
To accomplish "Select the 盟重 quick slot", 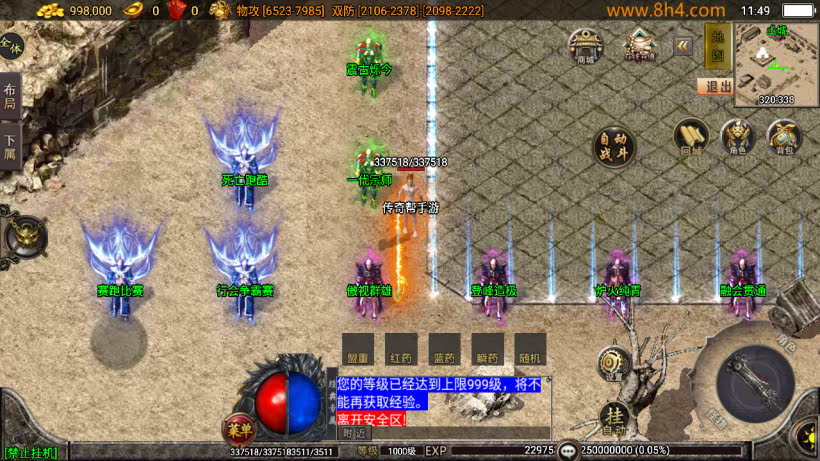I will 357,350.
